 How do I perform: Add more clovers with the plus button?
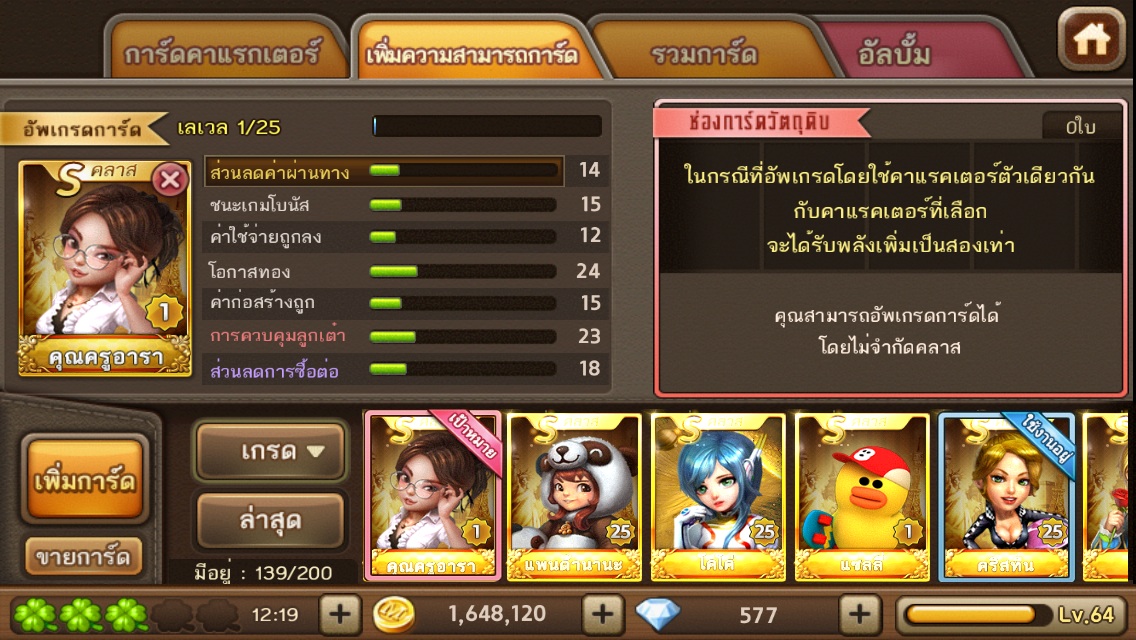tap(340, 613)
